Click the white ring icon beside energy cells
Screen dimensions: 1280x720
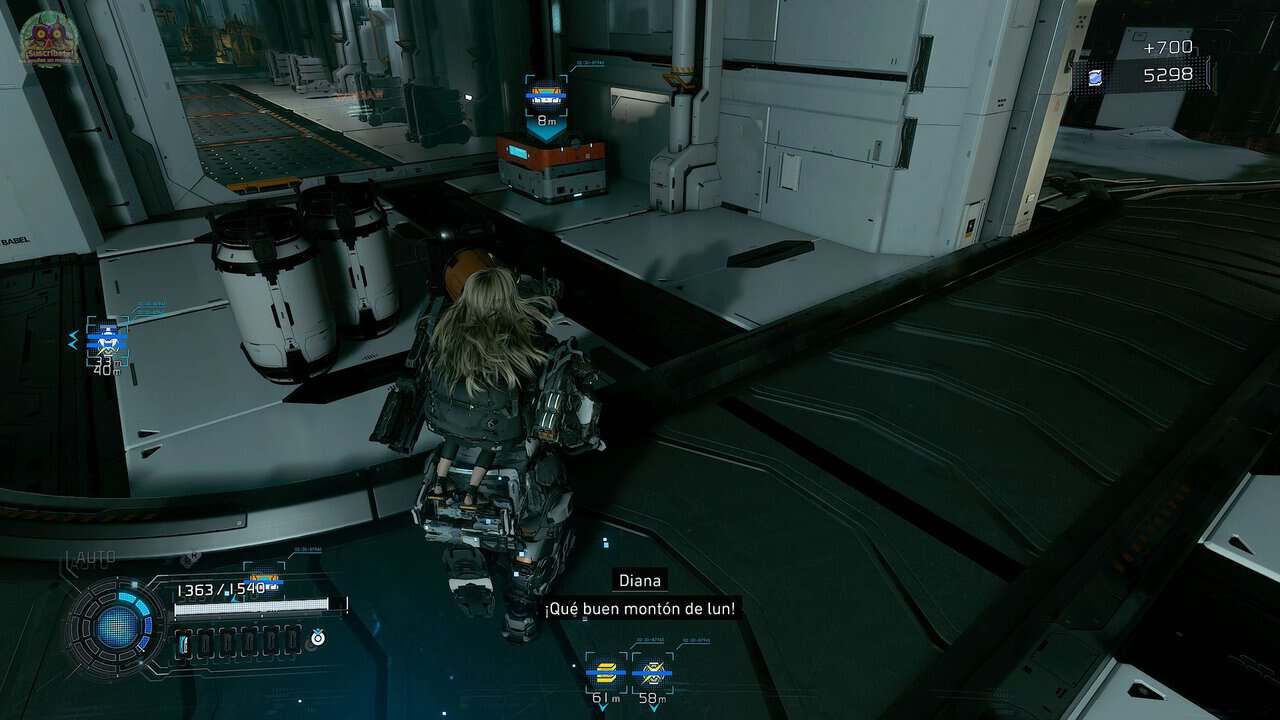click(x=317, y=638)
